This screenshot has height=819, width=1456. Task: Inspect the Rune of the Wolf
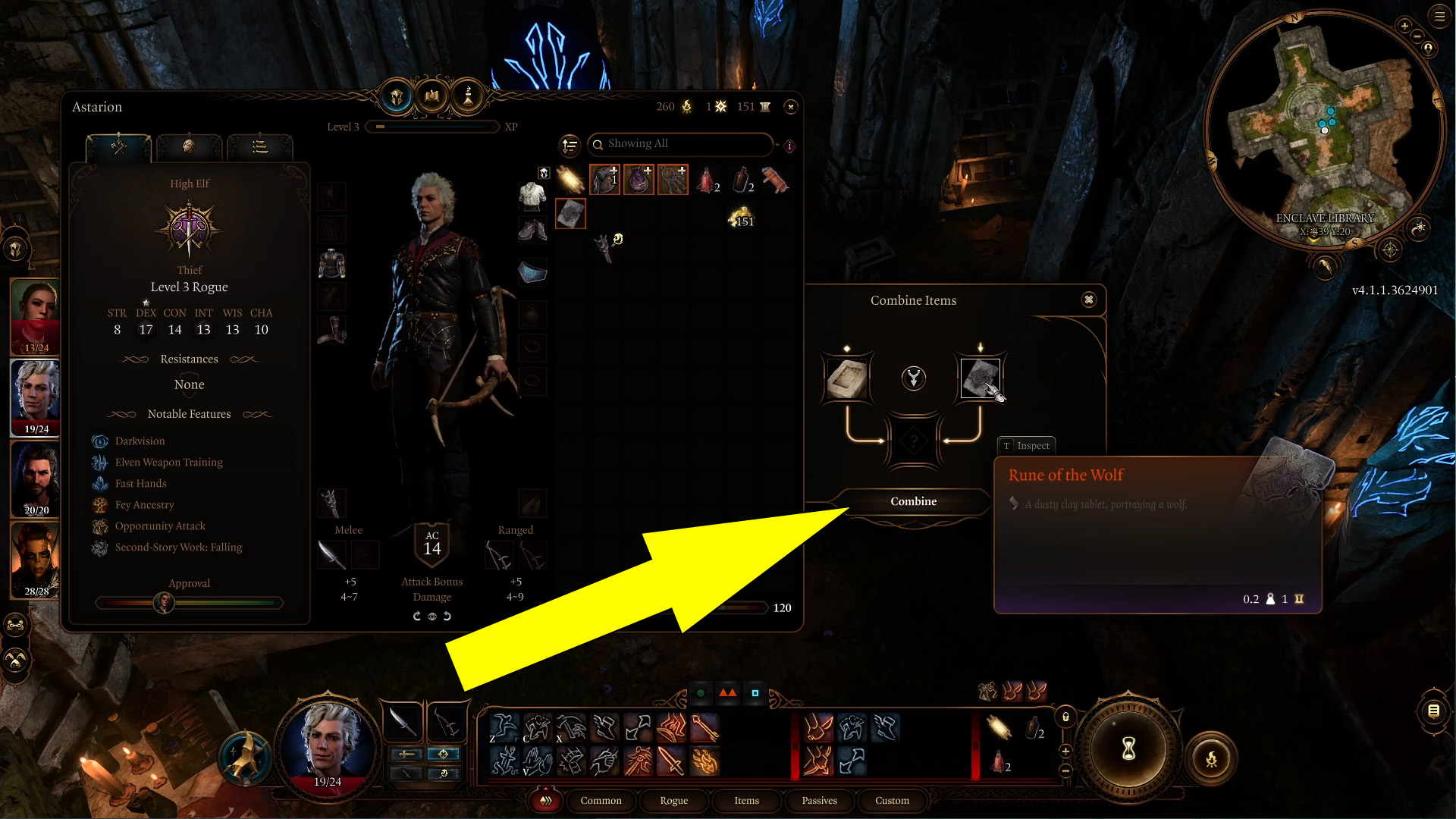(1026, 445)
